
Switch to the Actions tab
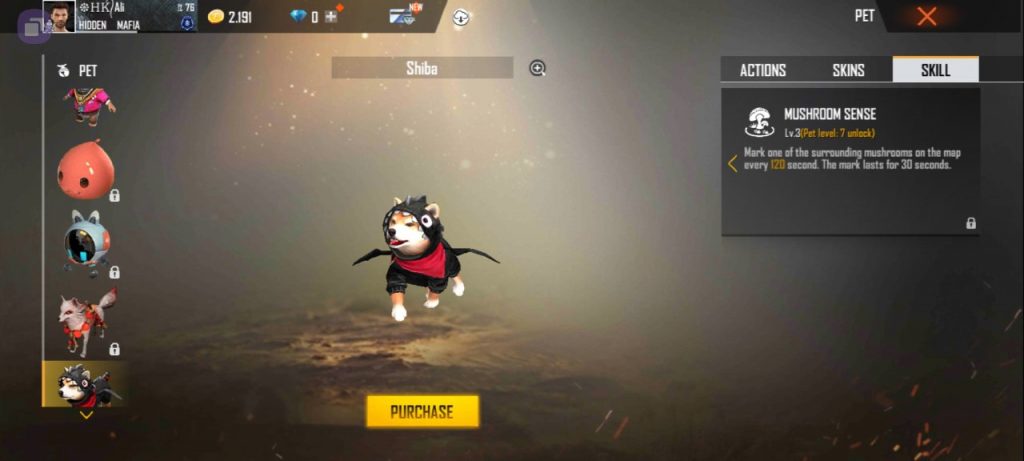[x=762, y=70]
